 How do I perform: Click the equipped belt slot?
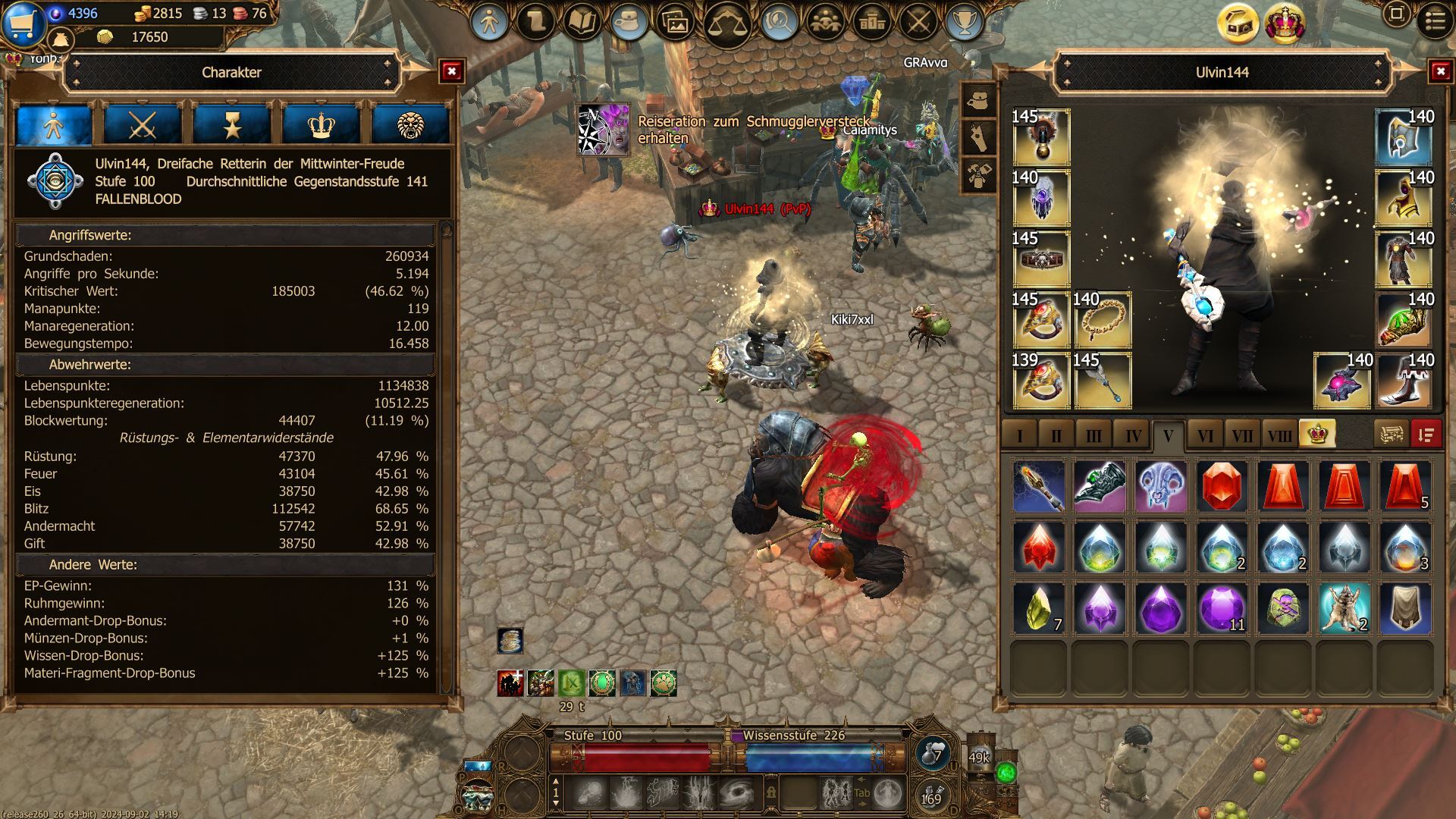point(1040,259)
